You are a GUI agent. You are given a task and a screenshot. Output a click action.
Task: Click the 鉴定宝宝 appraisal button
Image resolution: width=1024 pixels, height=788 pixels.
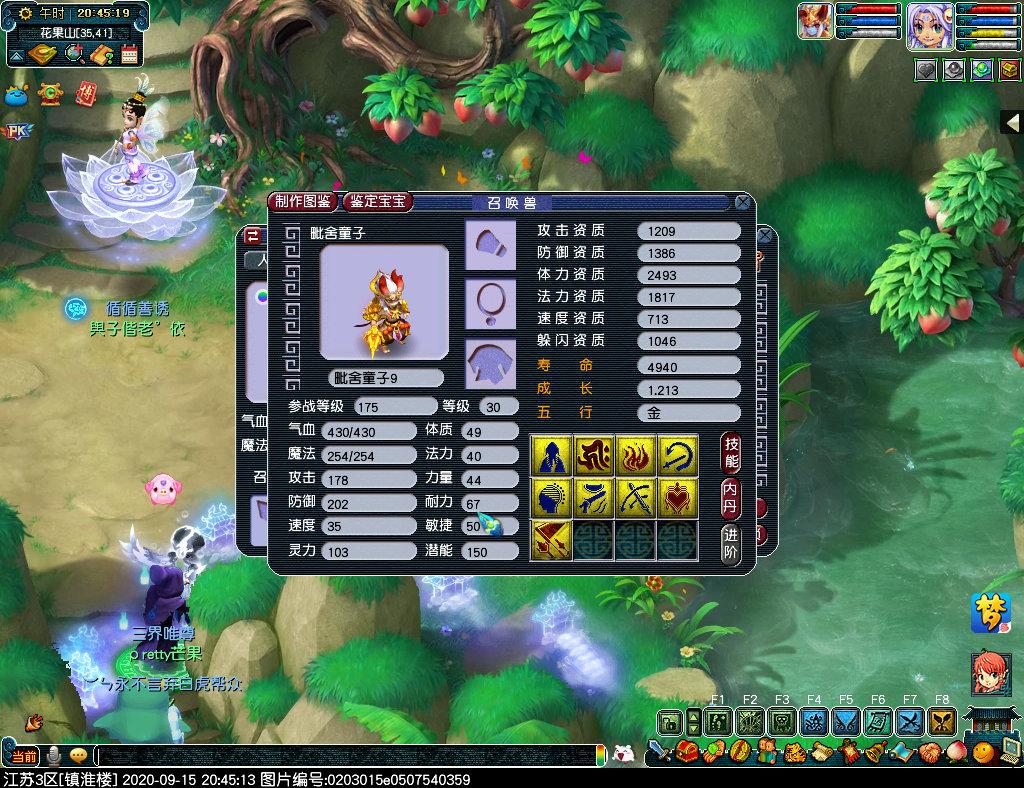pos(377,201)
